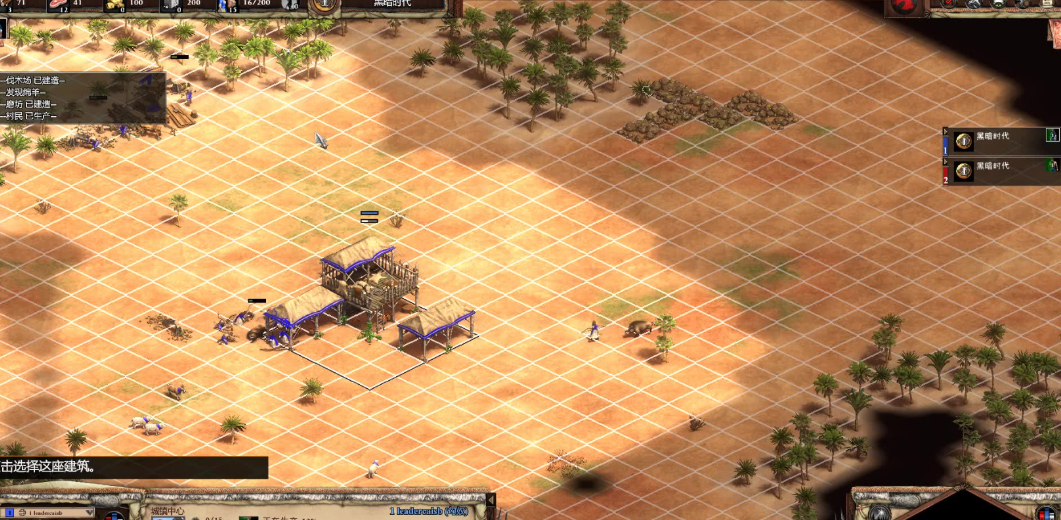Click the Dark Age emblem in top bar
The image size is (1061, 520).
point(323,4)
